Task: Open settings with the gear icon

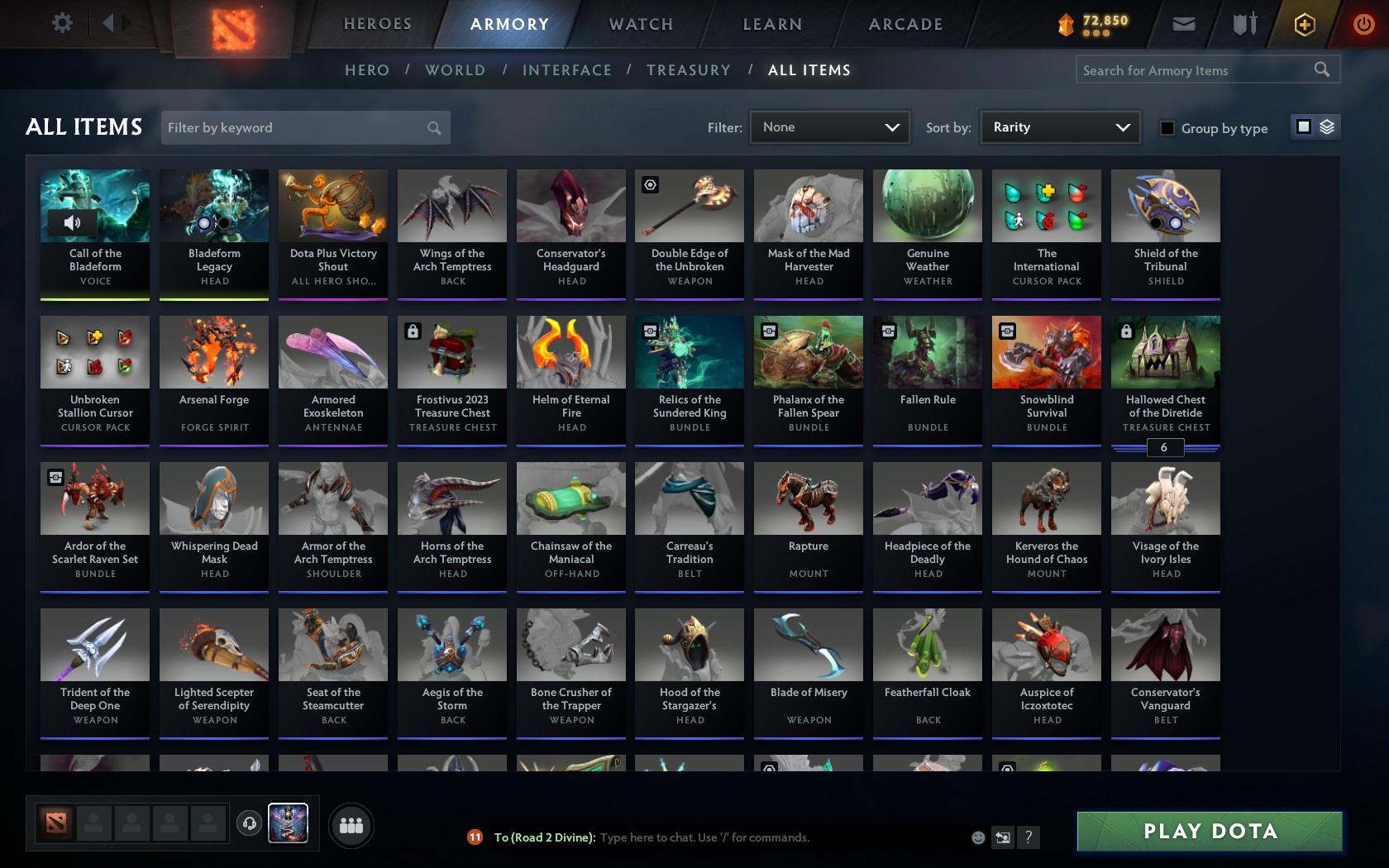Action: click(60, 22)
